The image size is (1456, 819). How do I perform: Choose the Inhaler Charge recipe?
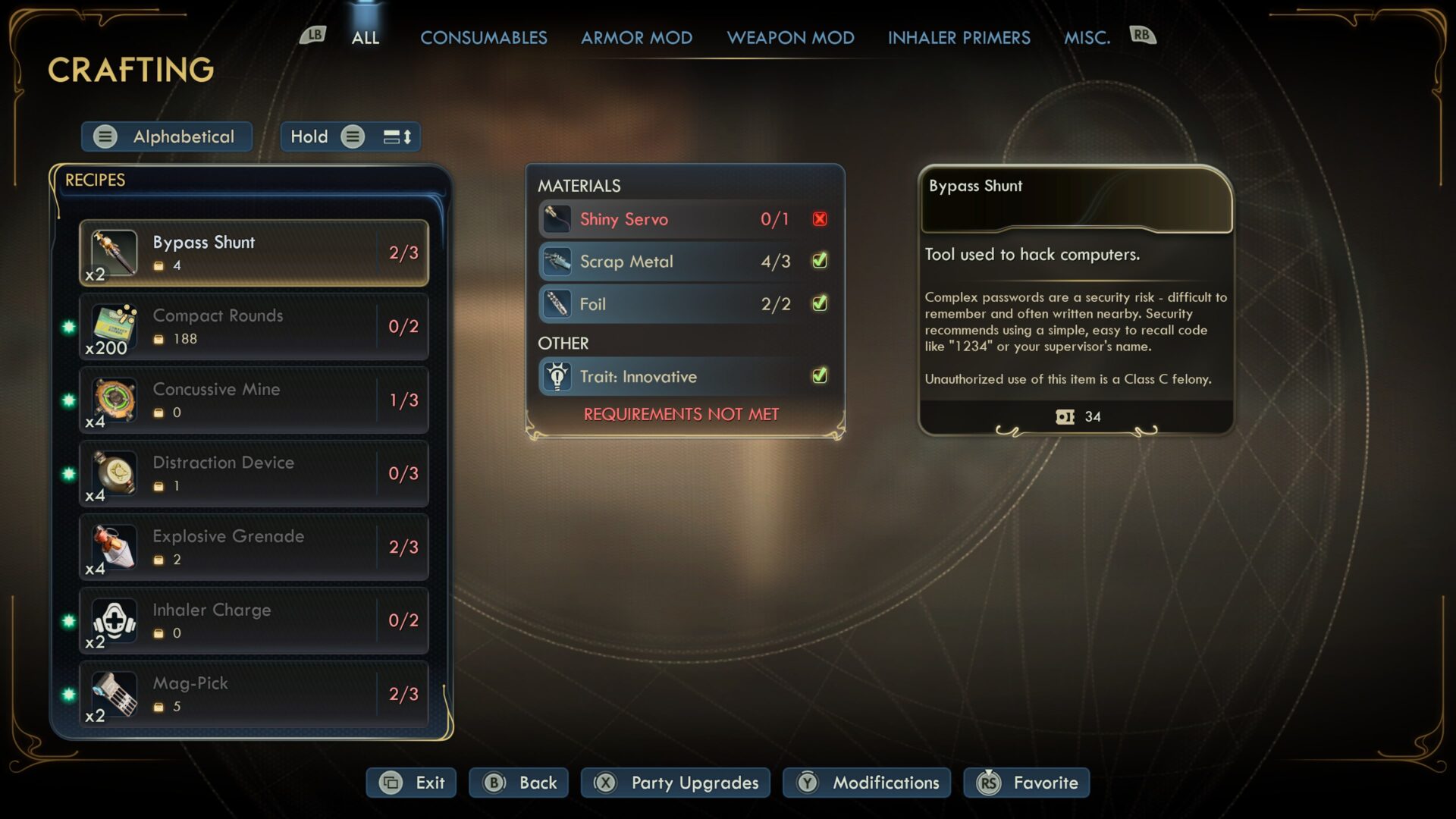(254, 620)
